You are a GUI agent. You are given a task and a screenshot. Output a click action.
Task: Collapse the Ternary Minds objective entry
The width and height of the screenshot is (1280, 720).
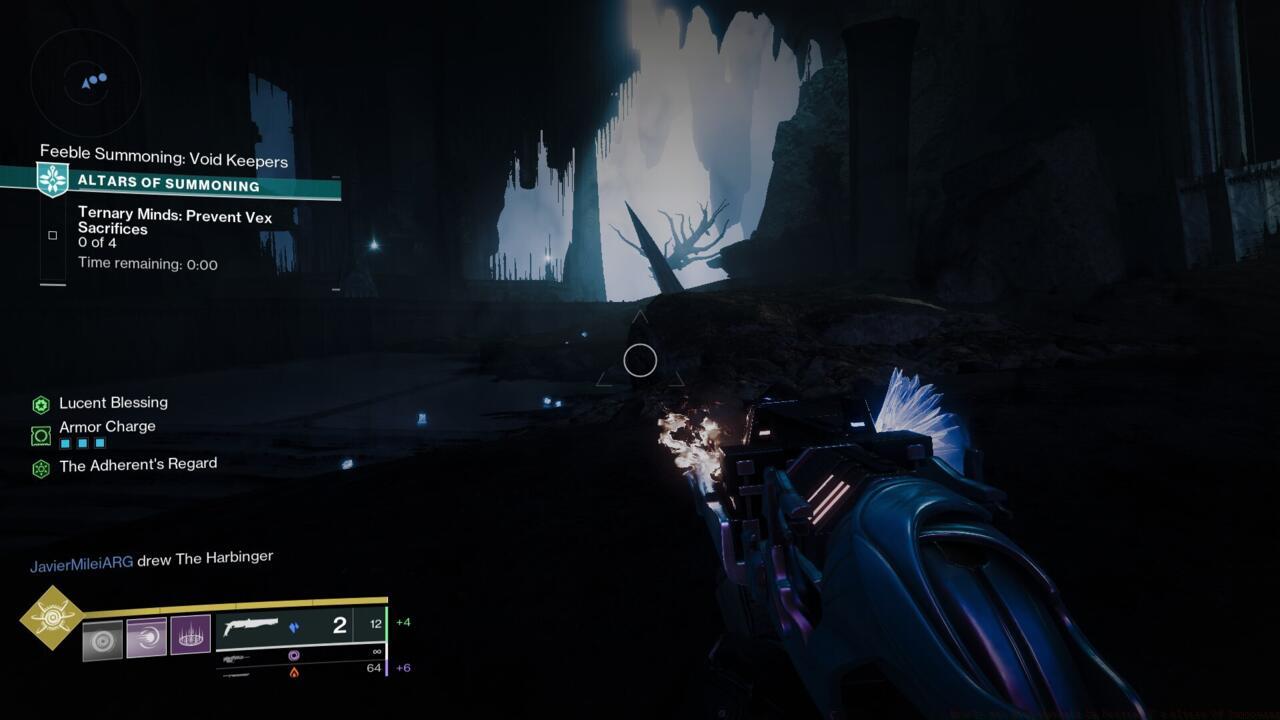[175, 221]
